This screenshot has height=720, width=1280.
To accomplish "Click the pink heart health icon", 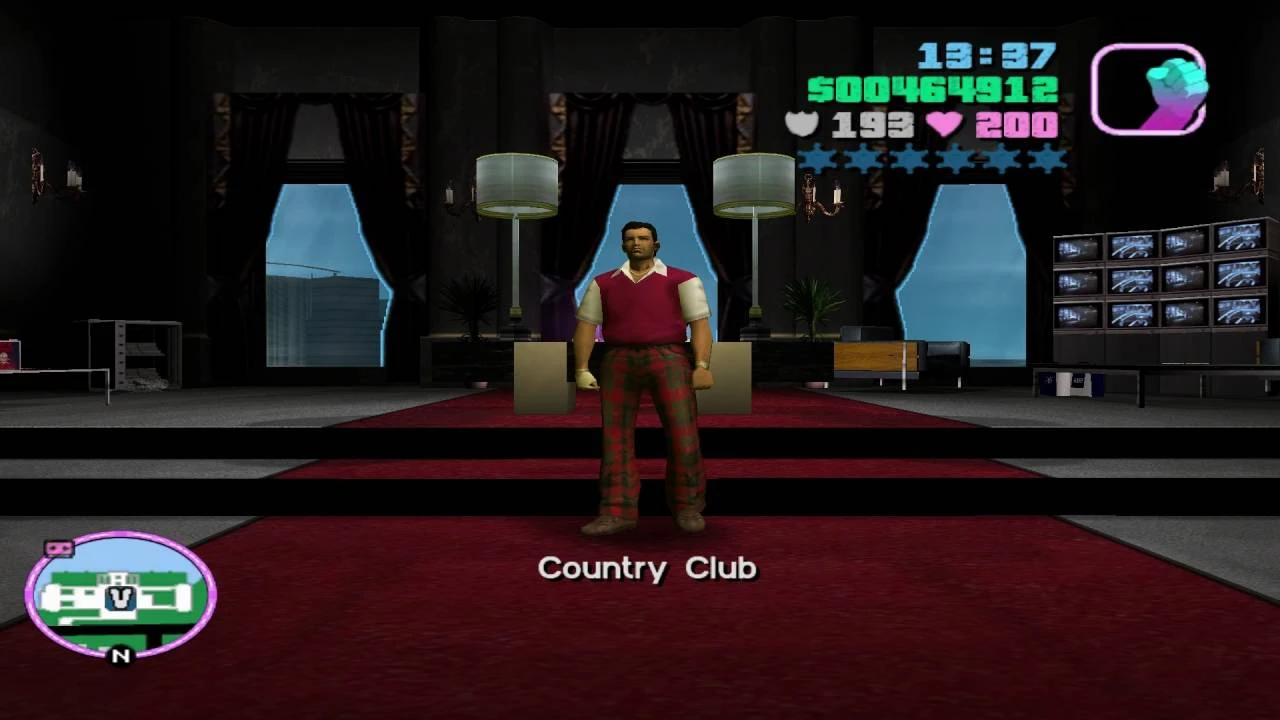I will (x=945, y=125).
